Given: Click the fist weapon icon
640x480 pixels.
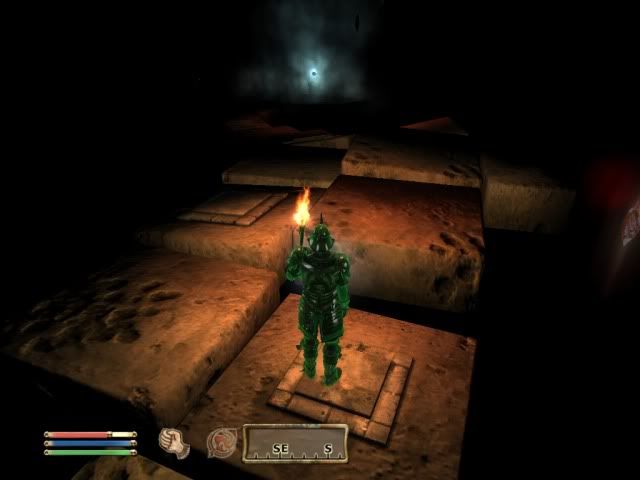Looking at the screenshot, I should 175,443.
